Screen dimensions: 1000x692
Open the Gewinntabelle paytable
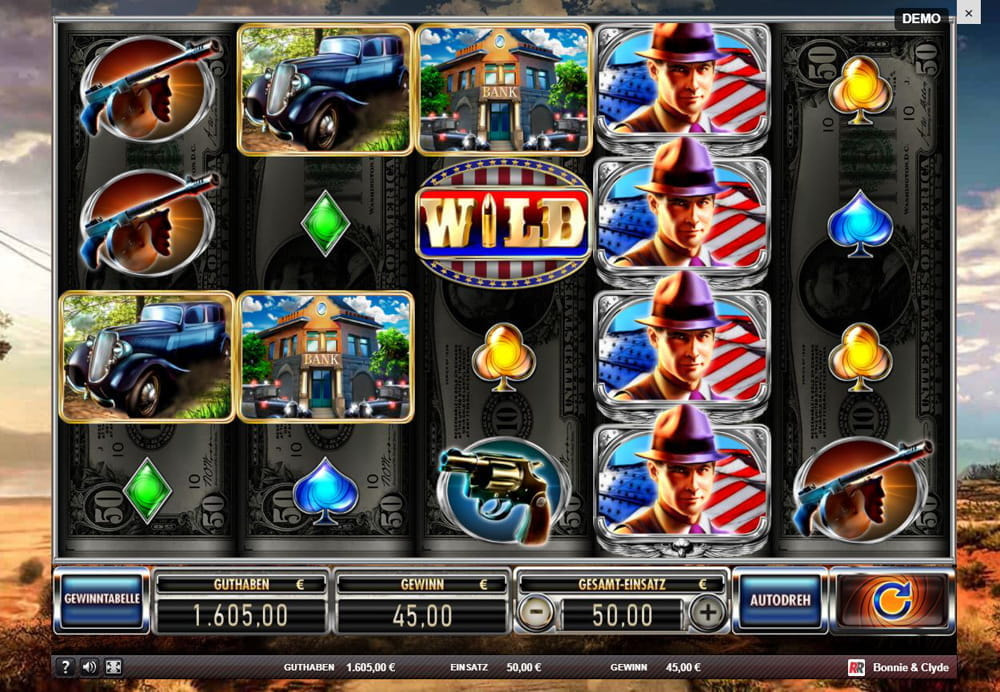[x=101, y=600]
